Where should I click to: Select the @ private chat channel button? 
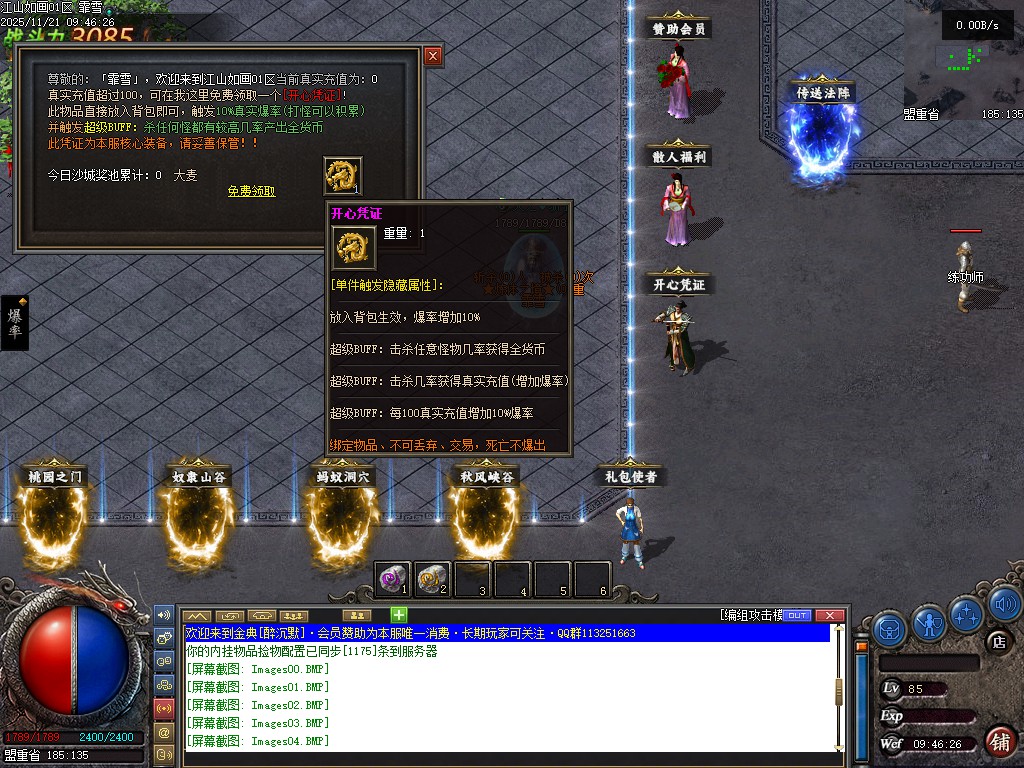165,732
